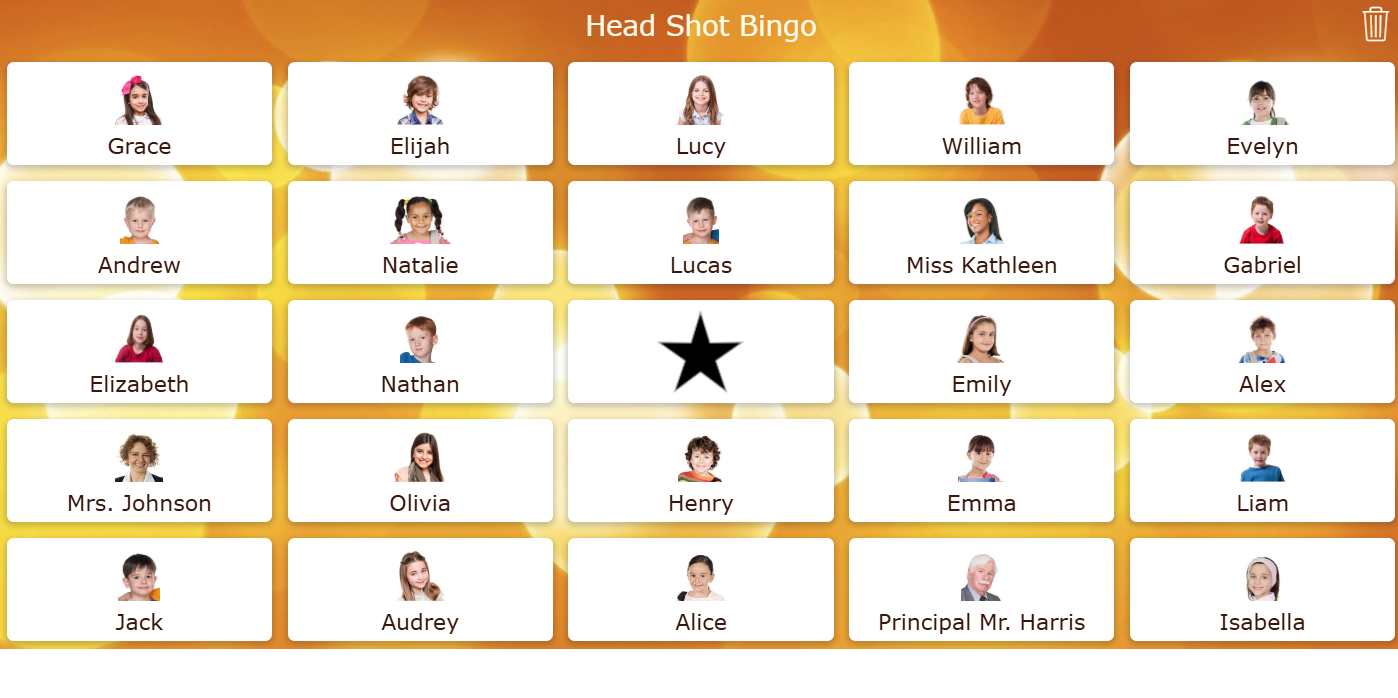Select the black star free space

[x=700, y=352]
